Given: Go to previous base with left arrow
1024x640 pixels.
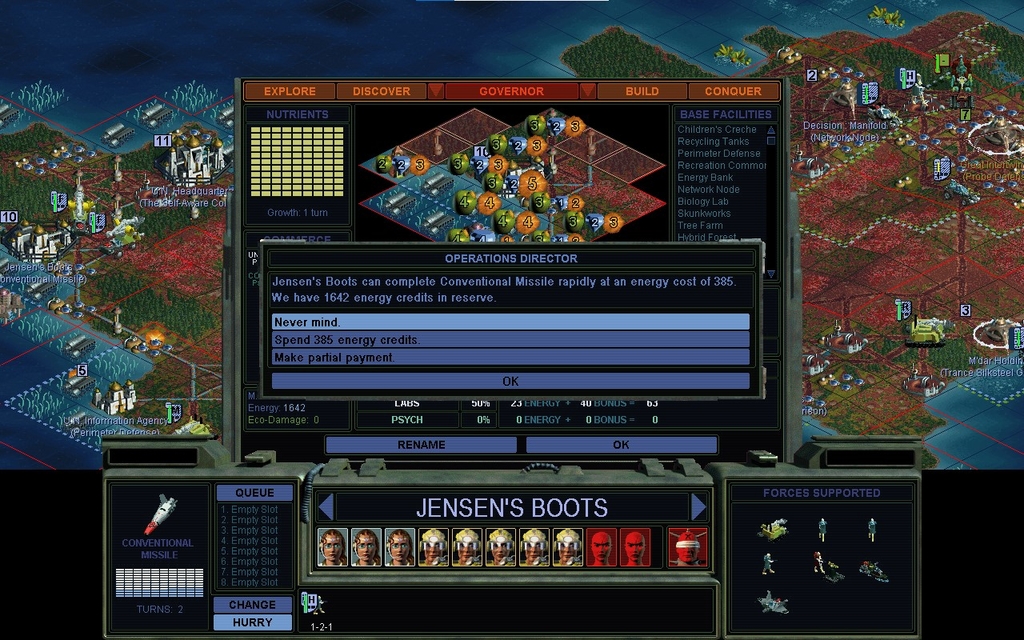Looking at the screenshot, I should pos(324,507).
